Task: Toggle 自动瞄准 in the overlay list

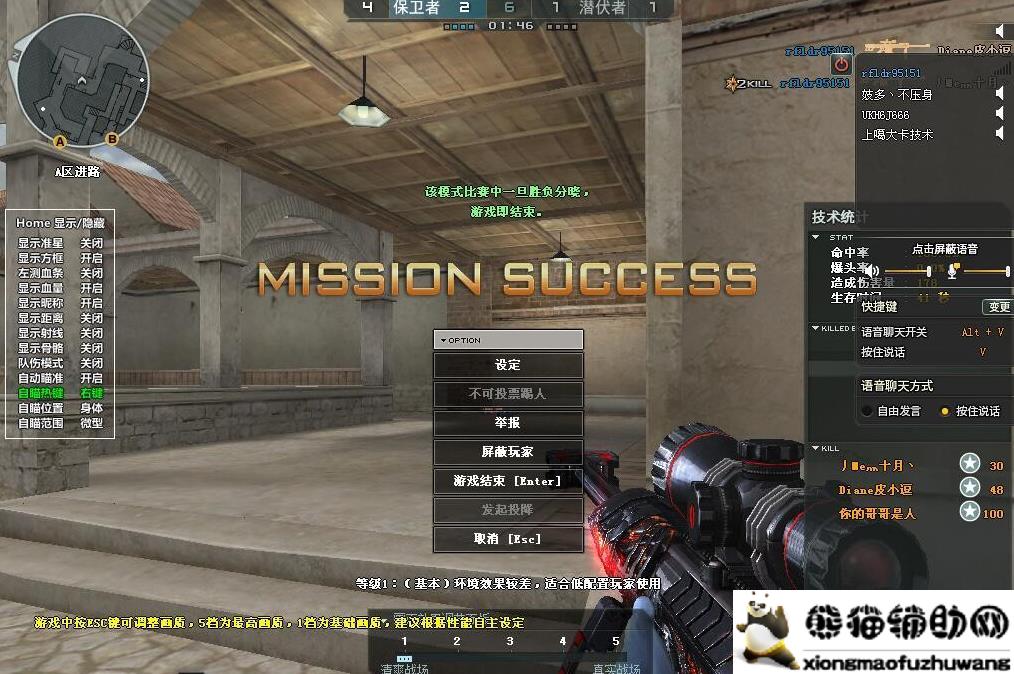Action: point(91,378)
